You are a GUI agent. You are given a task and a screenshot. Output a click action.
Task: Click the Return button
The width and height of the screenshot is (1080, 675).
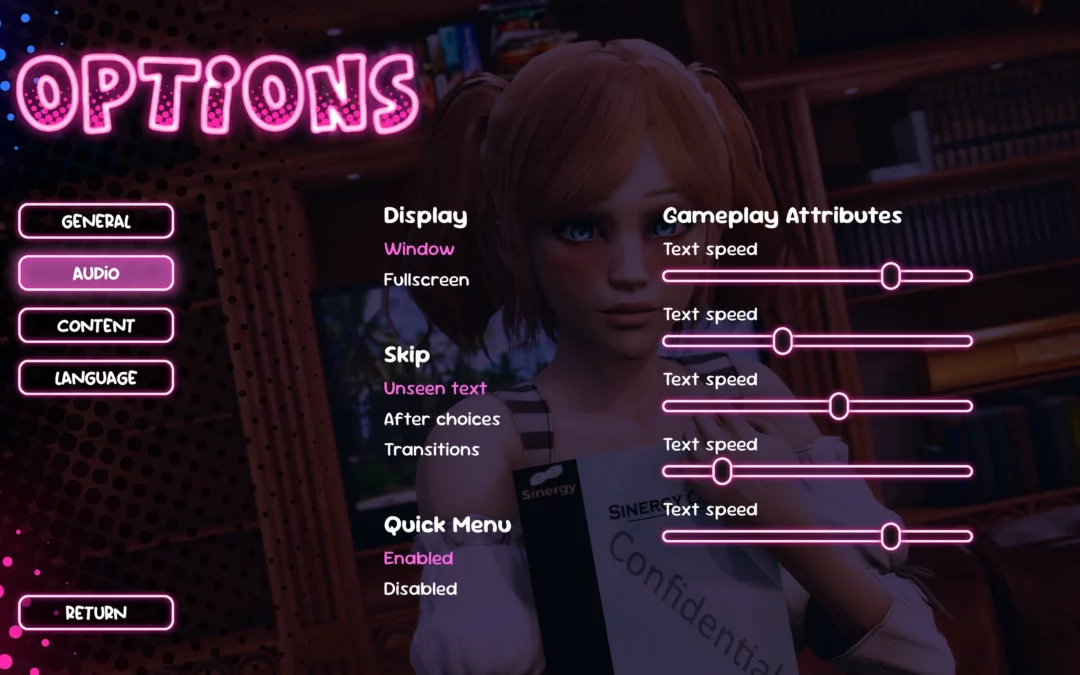(96, 613)
